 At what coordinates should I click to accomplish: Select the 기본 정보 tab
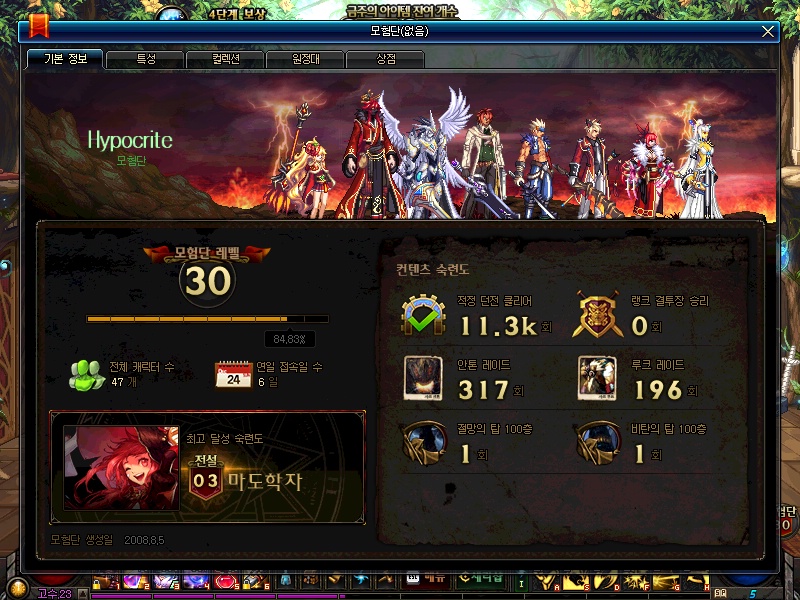(x=65, y=59)
